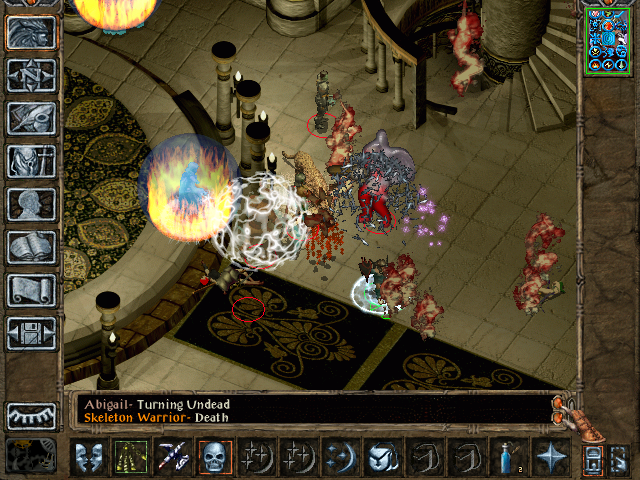Viewport: 640px width, 480px height.
Task: Toggle the Turn Undead action button
Action: [130, 457]
